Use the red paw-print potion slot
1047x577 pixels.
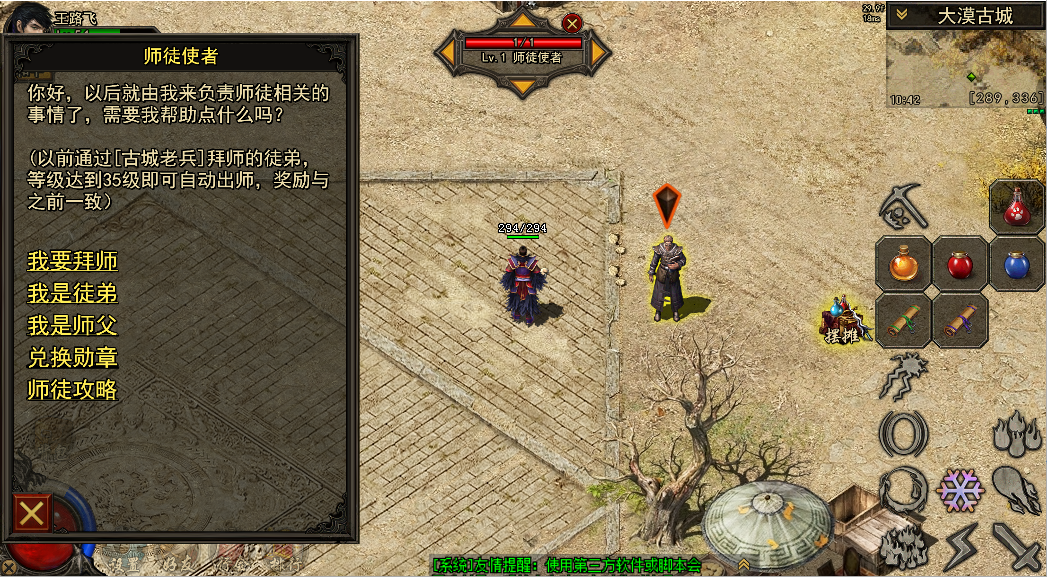(x=1017, y=207)
